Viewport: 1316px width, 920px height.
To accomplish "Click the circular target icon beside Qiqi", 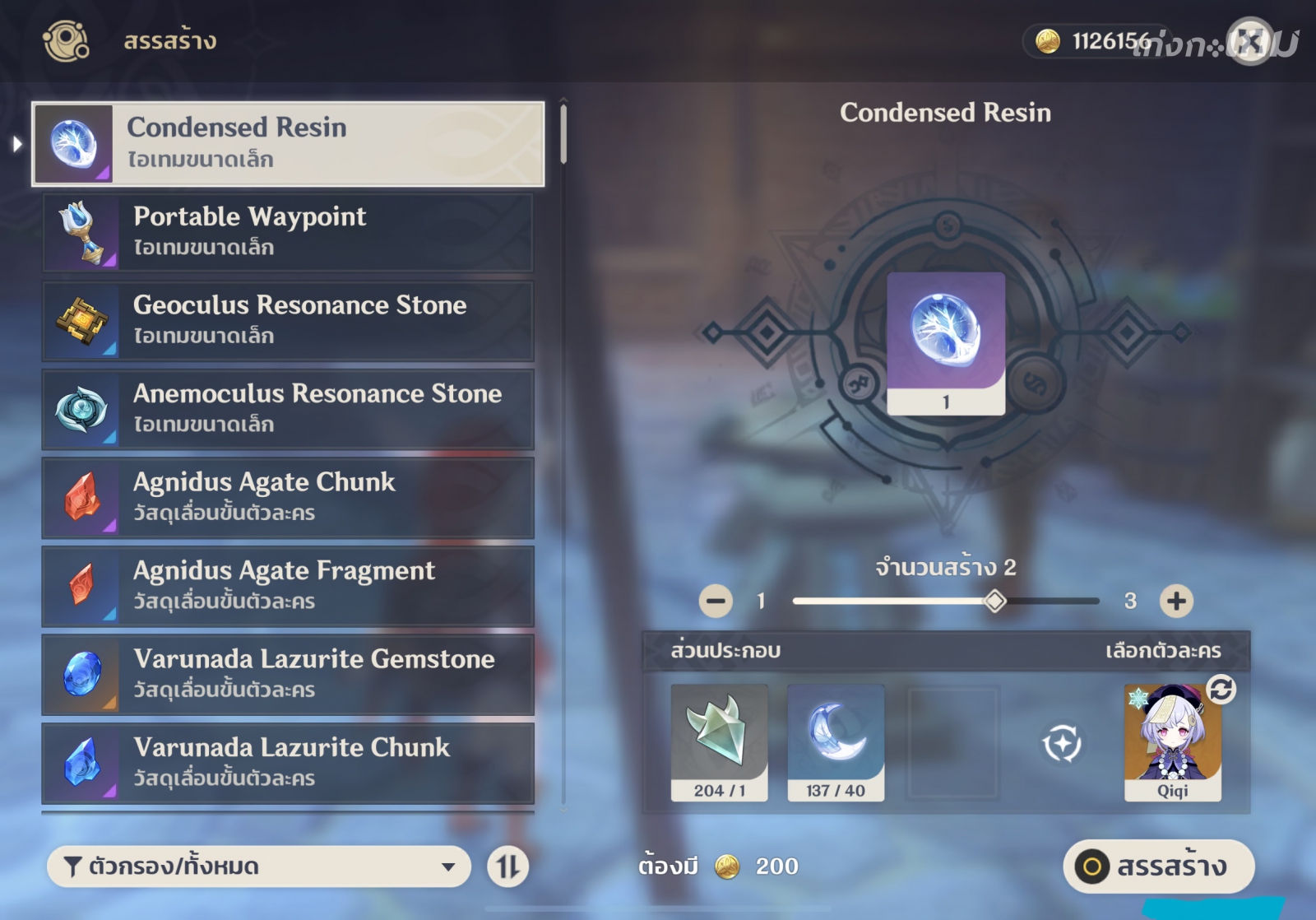I will click(x=1062, y=744).
